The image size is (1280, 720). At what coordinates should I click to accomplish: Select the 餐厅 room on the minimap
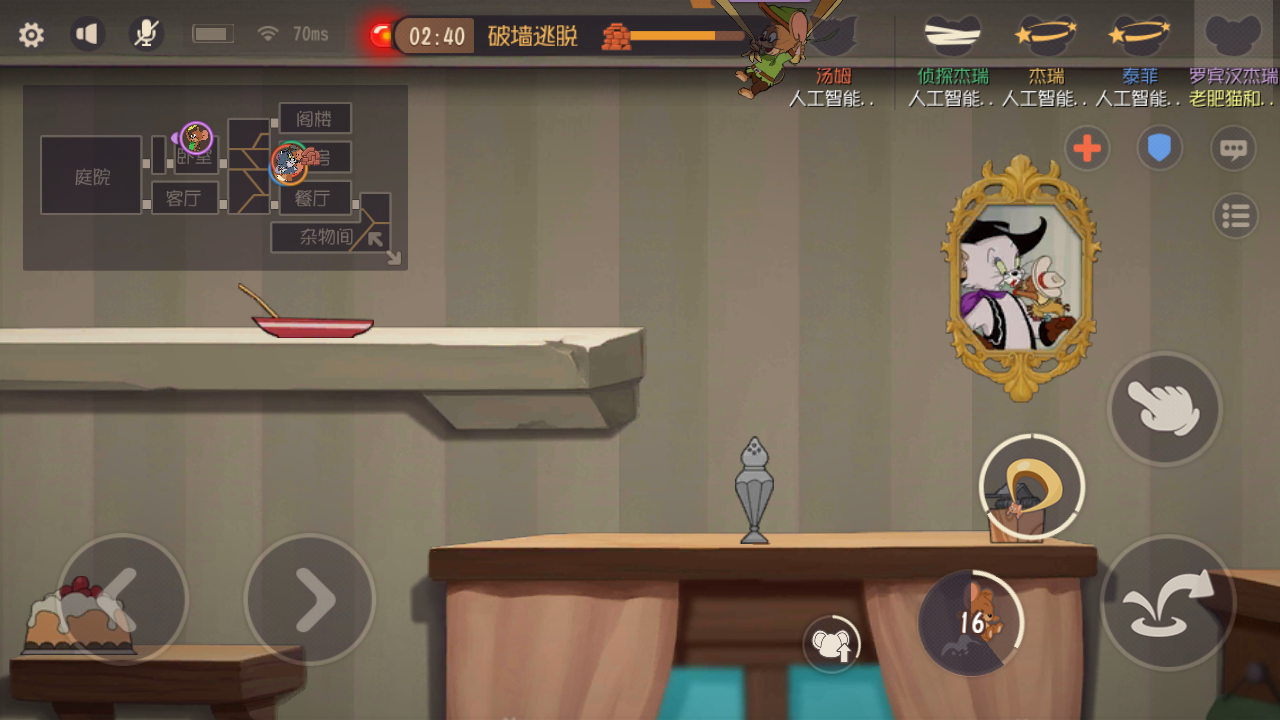point(313,198)
